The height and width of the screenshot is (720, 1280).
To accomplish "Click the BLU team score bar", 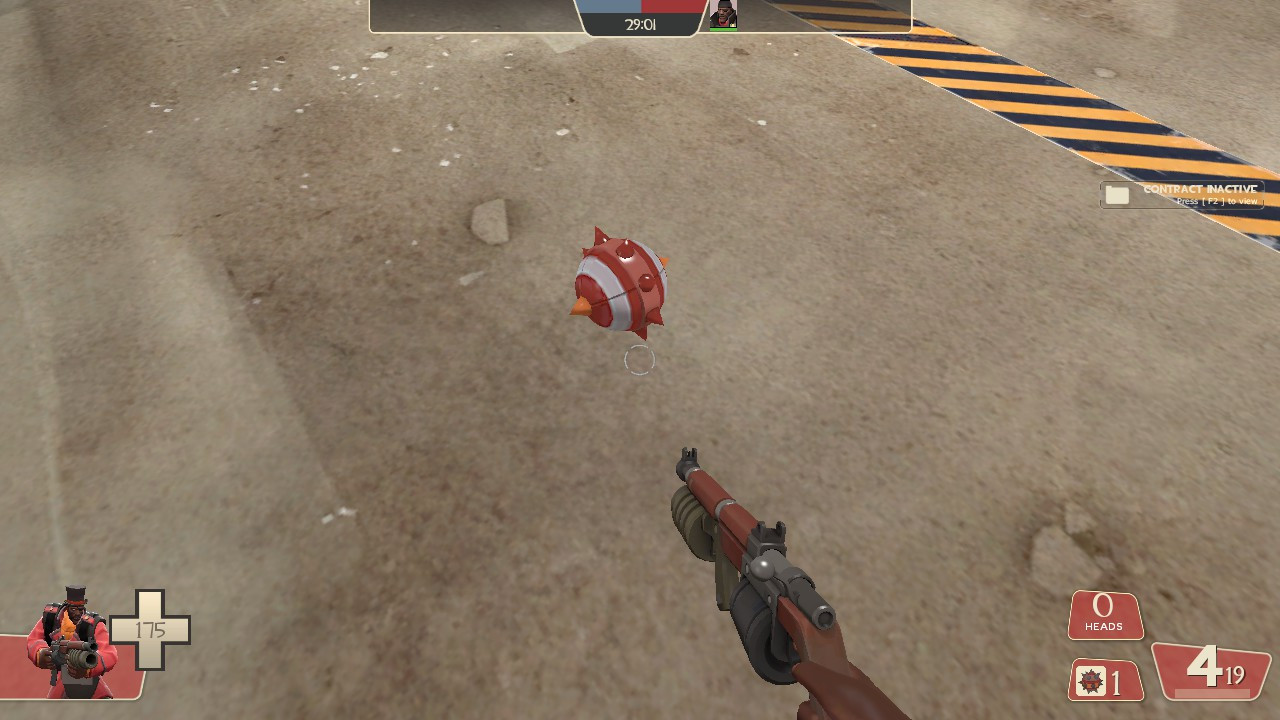I will click(610, 8).
